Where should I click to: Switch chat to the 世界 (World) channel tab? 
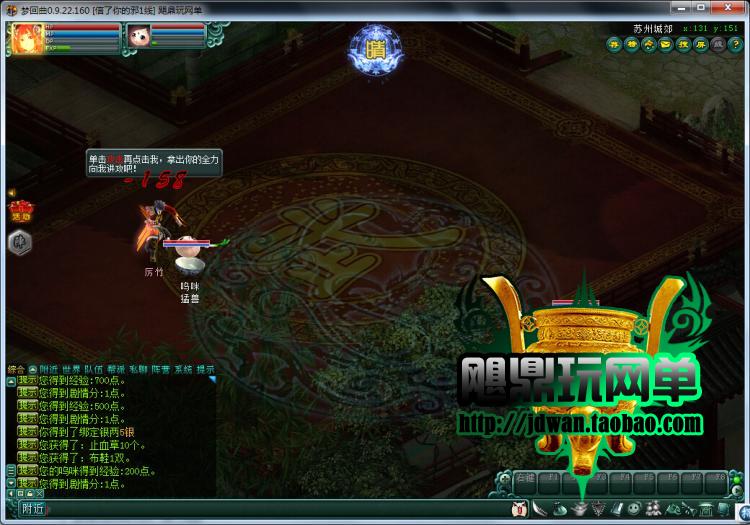click(x=72, y=369)
